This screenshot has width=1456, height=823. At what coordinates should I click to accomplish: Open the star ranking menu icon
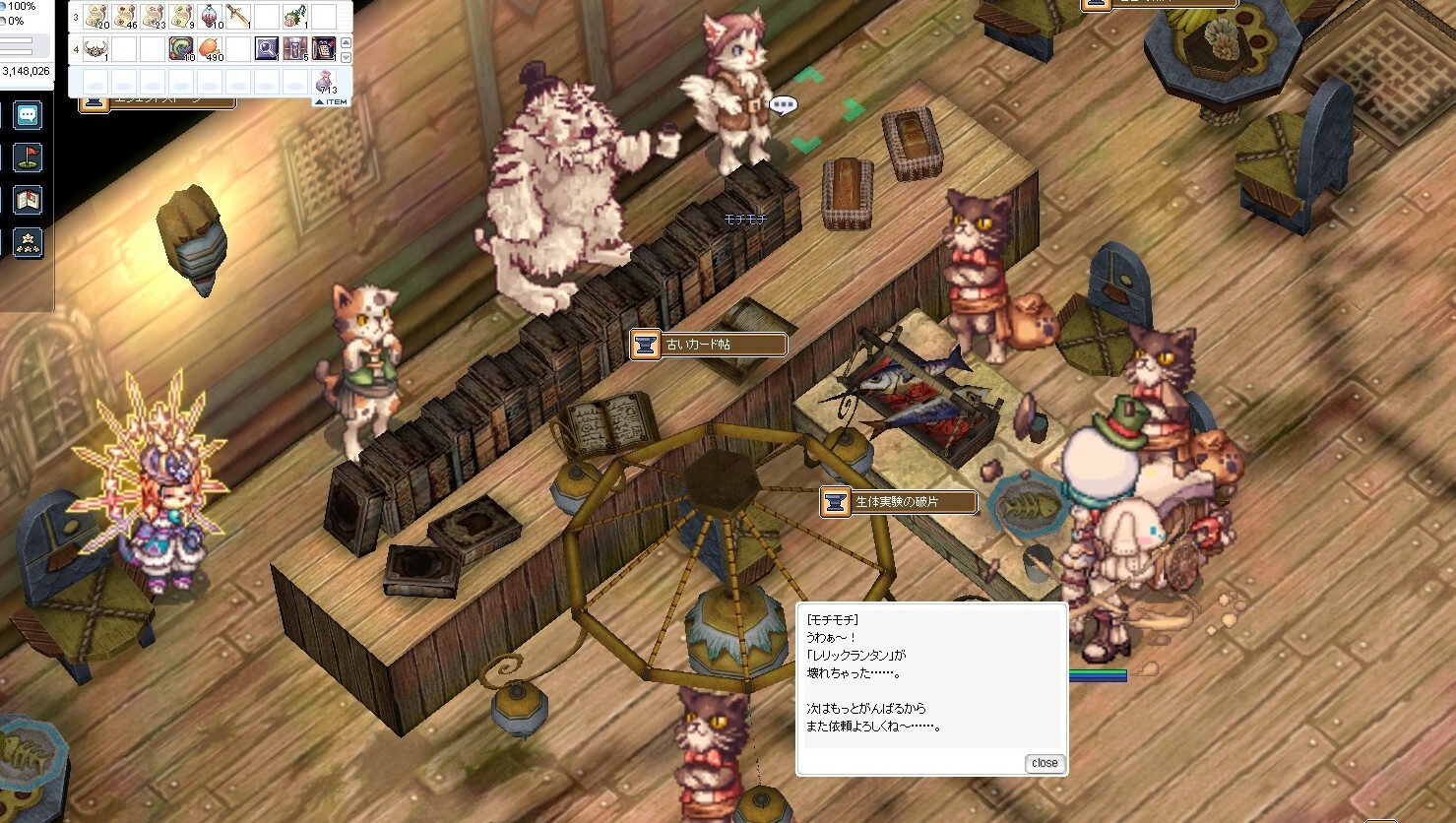[x=28, y=241]
